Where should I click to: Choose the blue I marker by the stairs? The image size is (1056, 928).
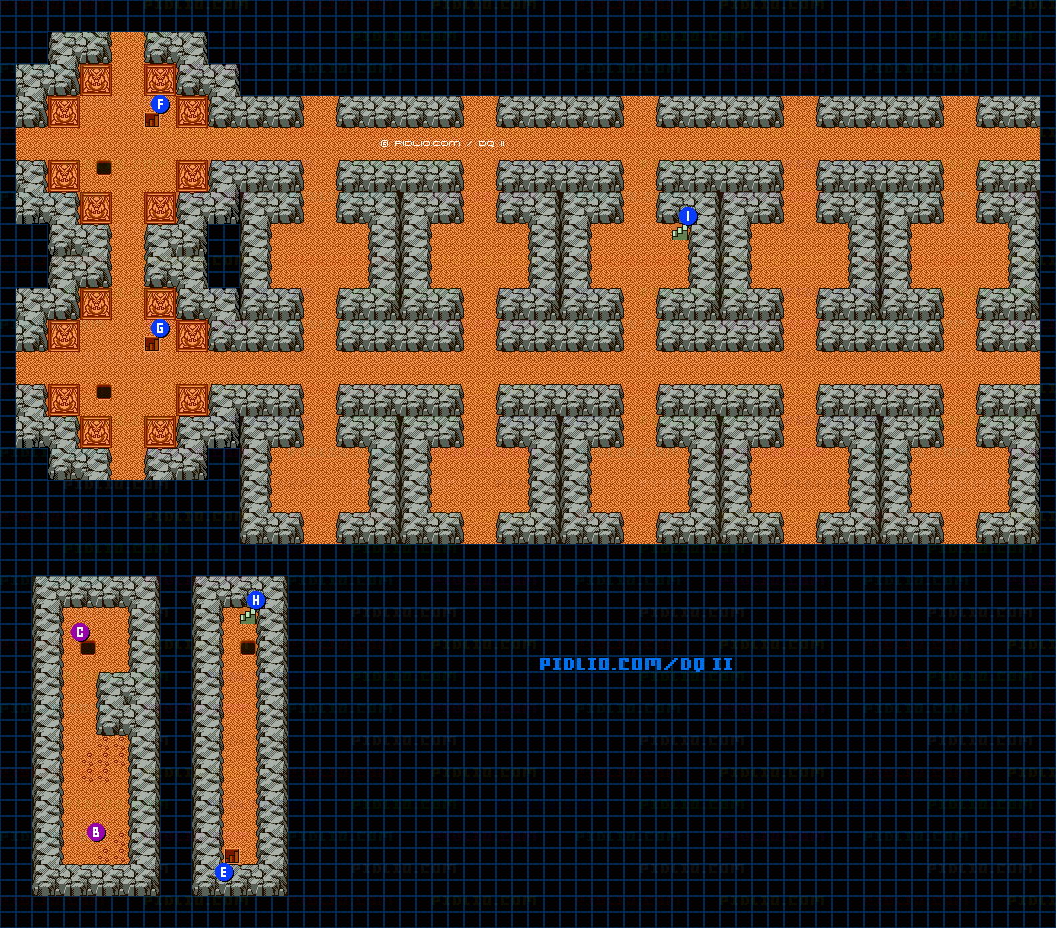pyautogui.click(x=687, y=216)
